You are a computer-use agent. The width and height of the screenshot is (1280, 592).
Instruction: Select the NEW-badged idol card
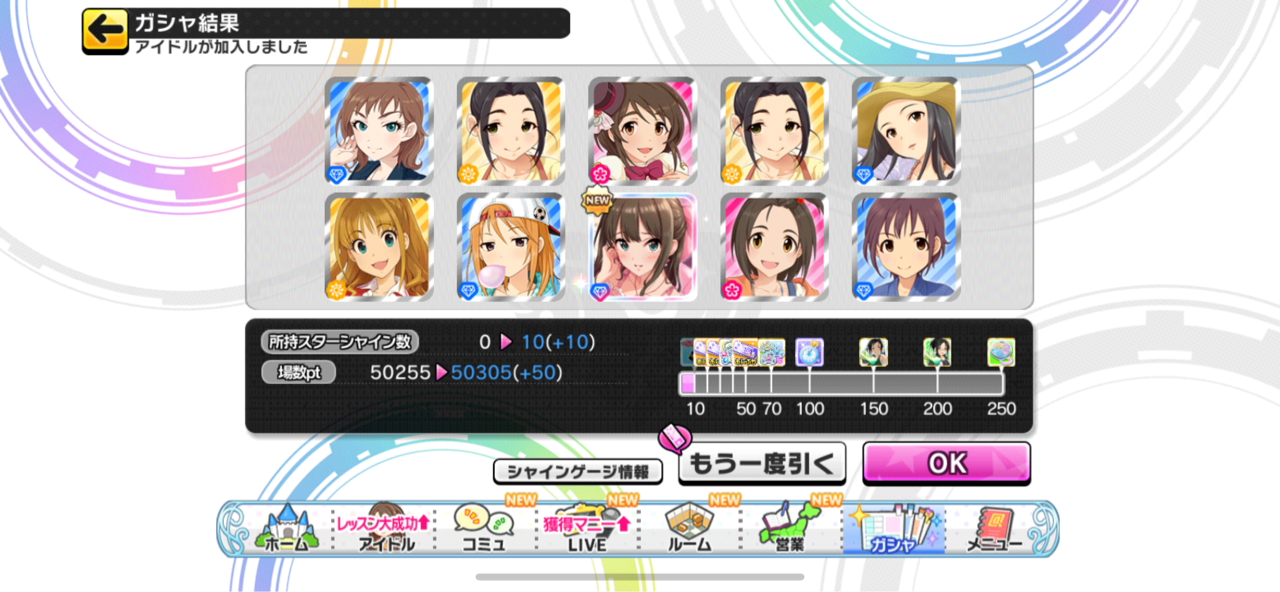tap(641, 247)
